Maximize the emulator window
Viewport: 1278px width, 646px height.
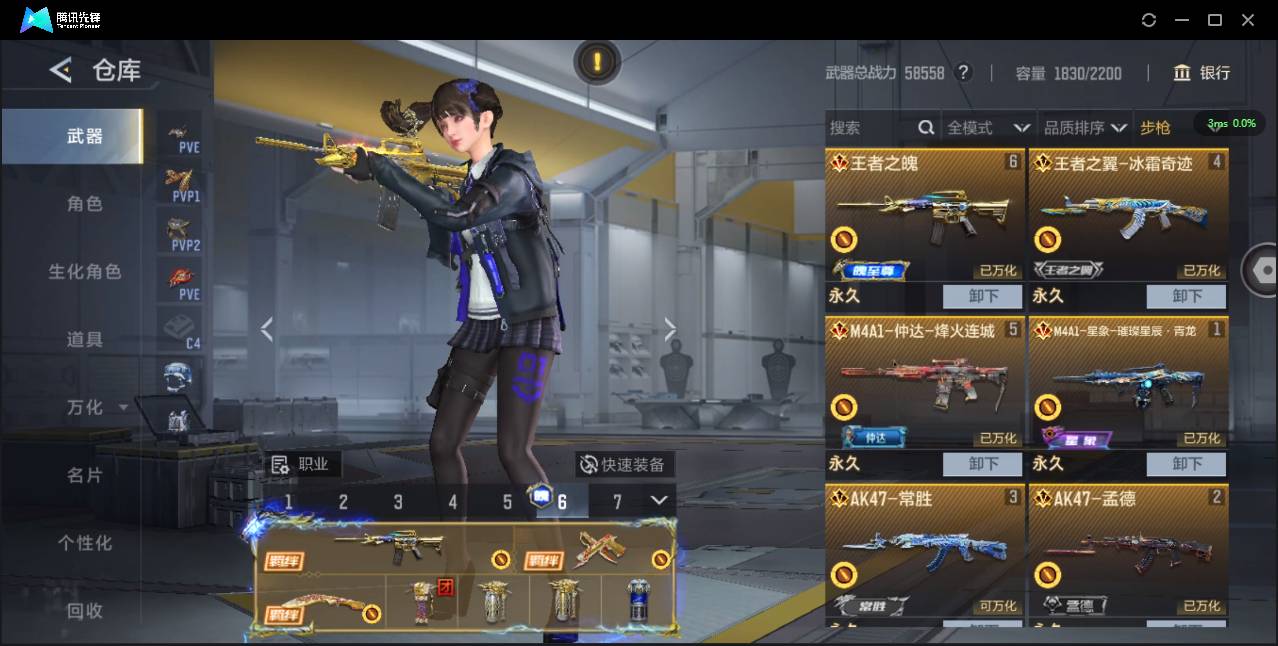[x=1215, y=20]
